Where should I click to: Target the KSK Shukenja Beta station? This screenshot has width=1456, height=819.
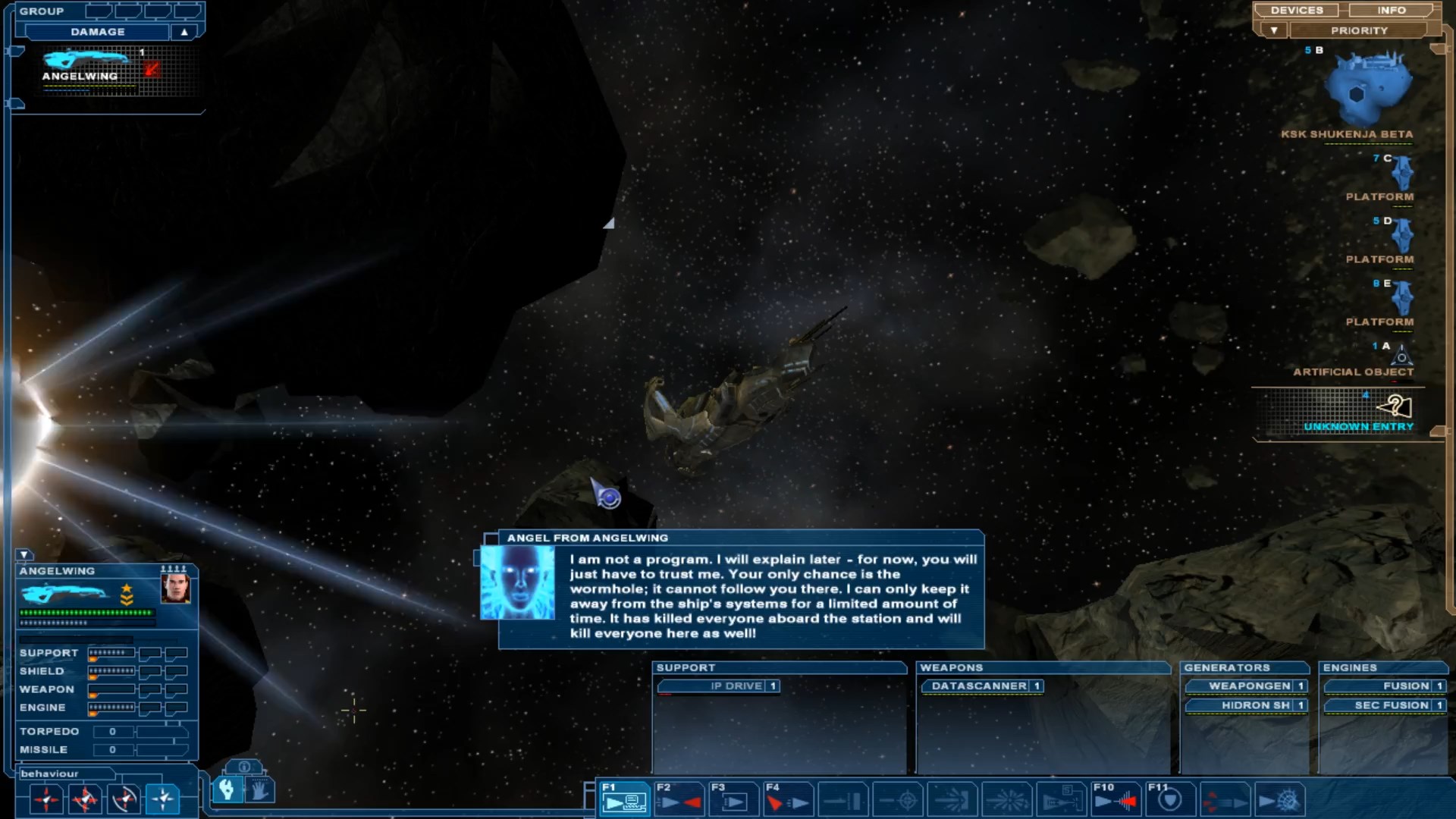1367,89
